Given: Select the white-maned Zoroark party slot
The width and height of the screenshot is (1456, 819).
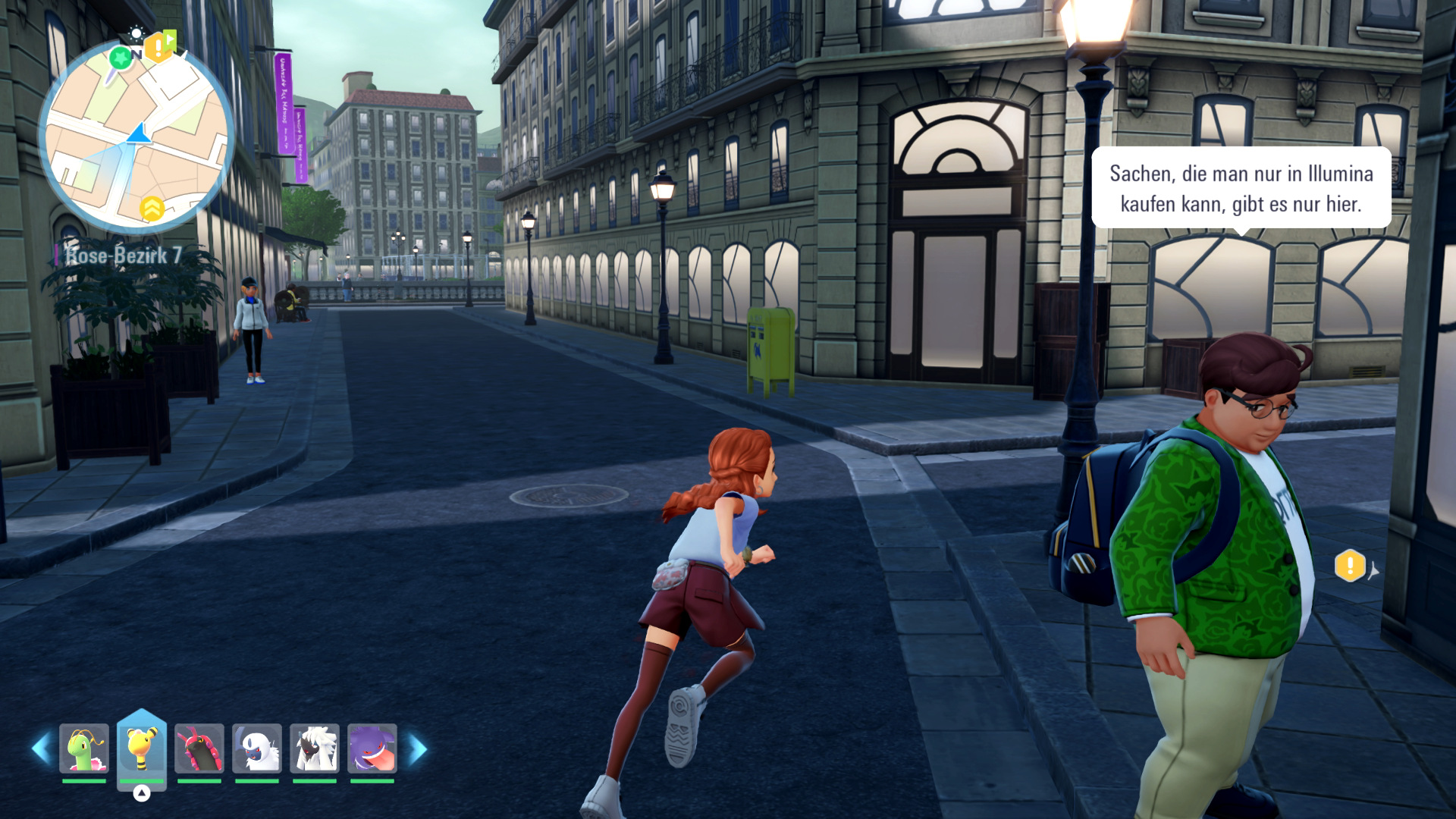Looking at the screenshot, I should [x=315, y=748].
